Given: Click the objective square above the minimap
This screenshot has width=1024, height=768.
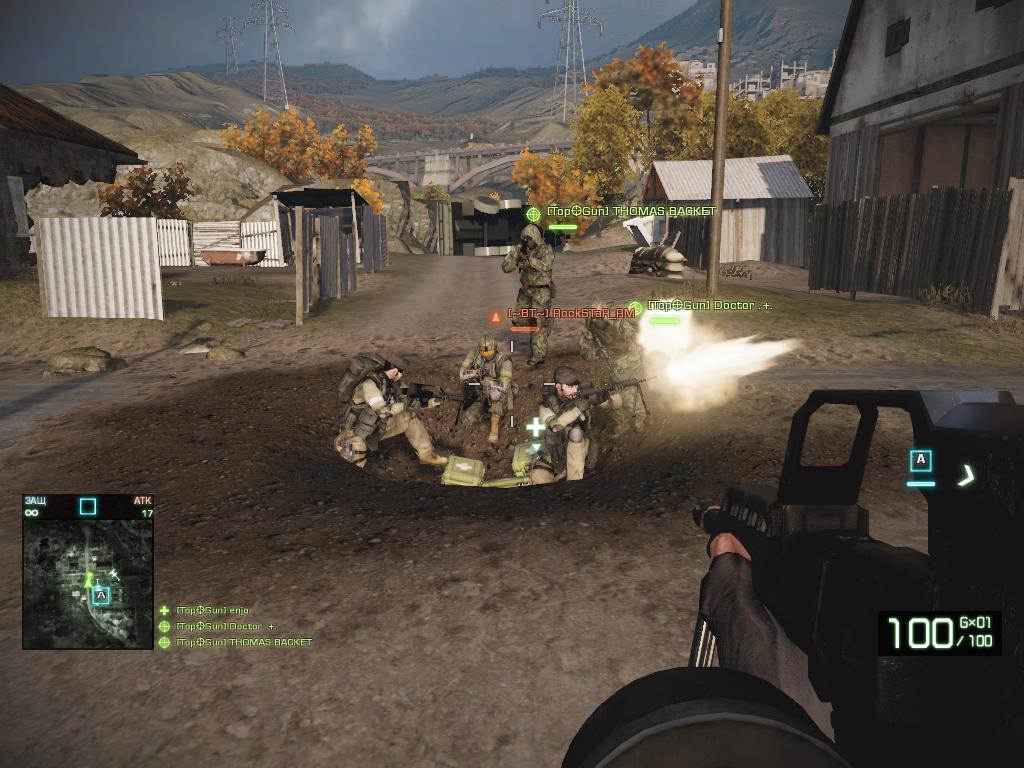Looking at the screenshot, I should click(88, 506).
